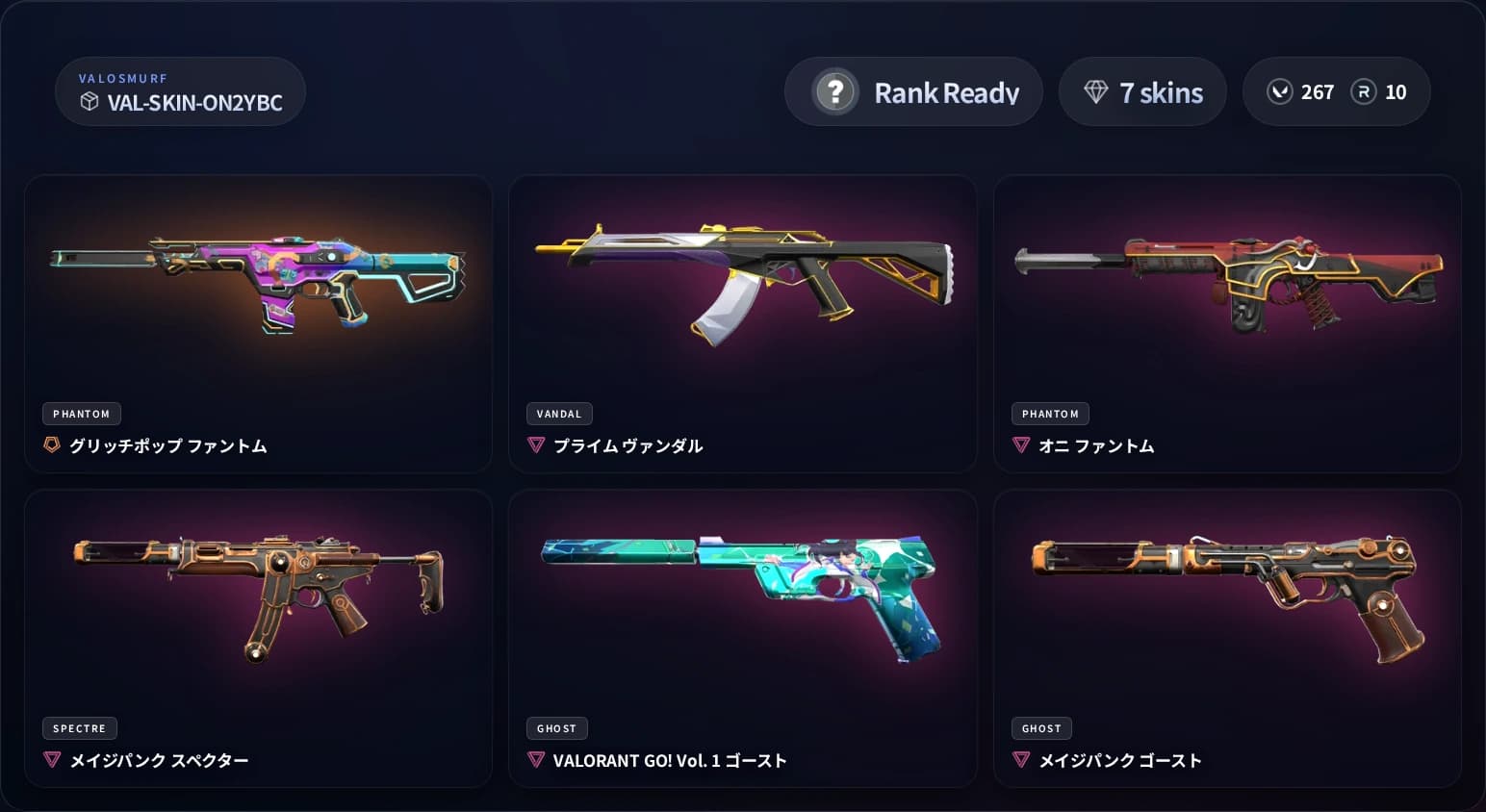Image resolution: width=1486 pixels, height=812 pixels.
Task: Click the package box icon beside VAL-SKIN-ON2YBC
Action: coord(90,102)
